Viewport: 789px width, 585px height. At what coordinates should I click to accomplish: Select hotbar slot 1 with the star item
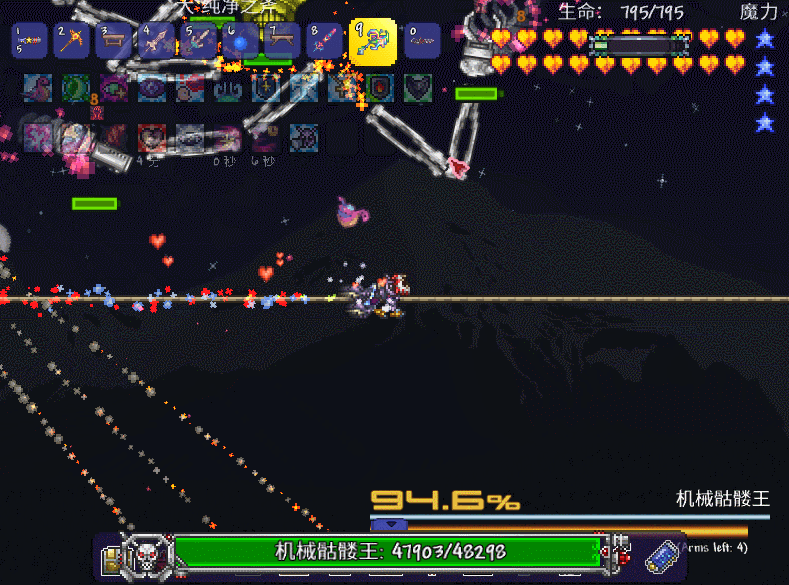point(30,41)
